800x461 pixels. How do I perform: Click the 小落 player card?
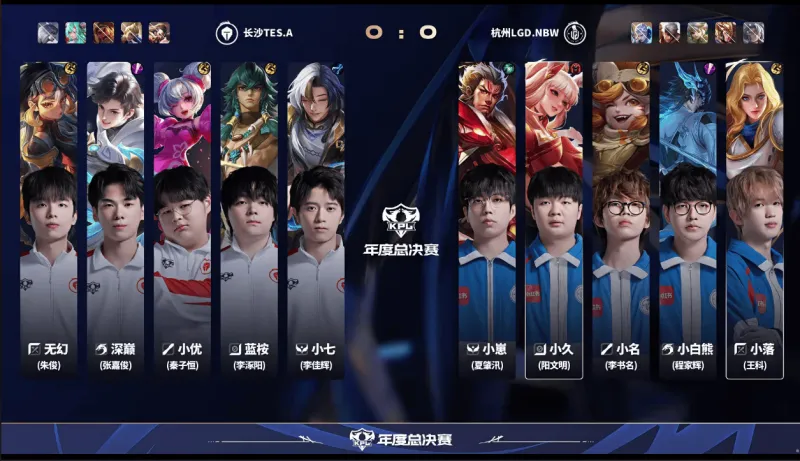(754, 220)
